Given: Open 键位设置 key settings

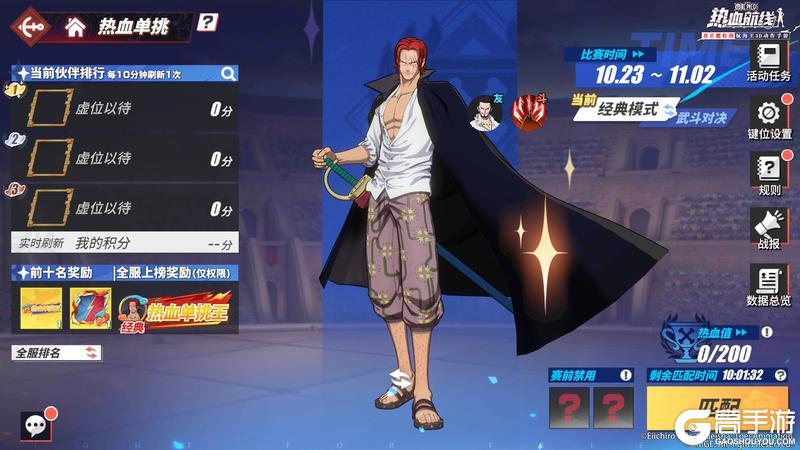Looking at the screenshot, I should click(x=768, y=118).
